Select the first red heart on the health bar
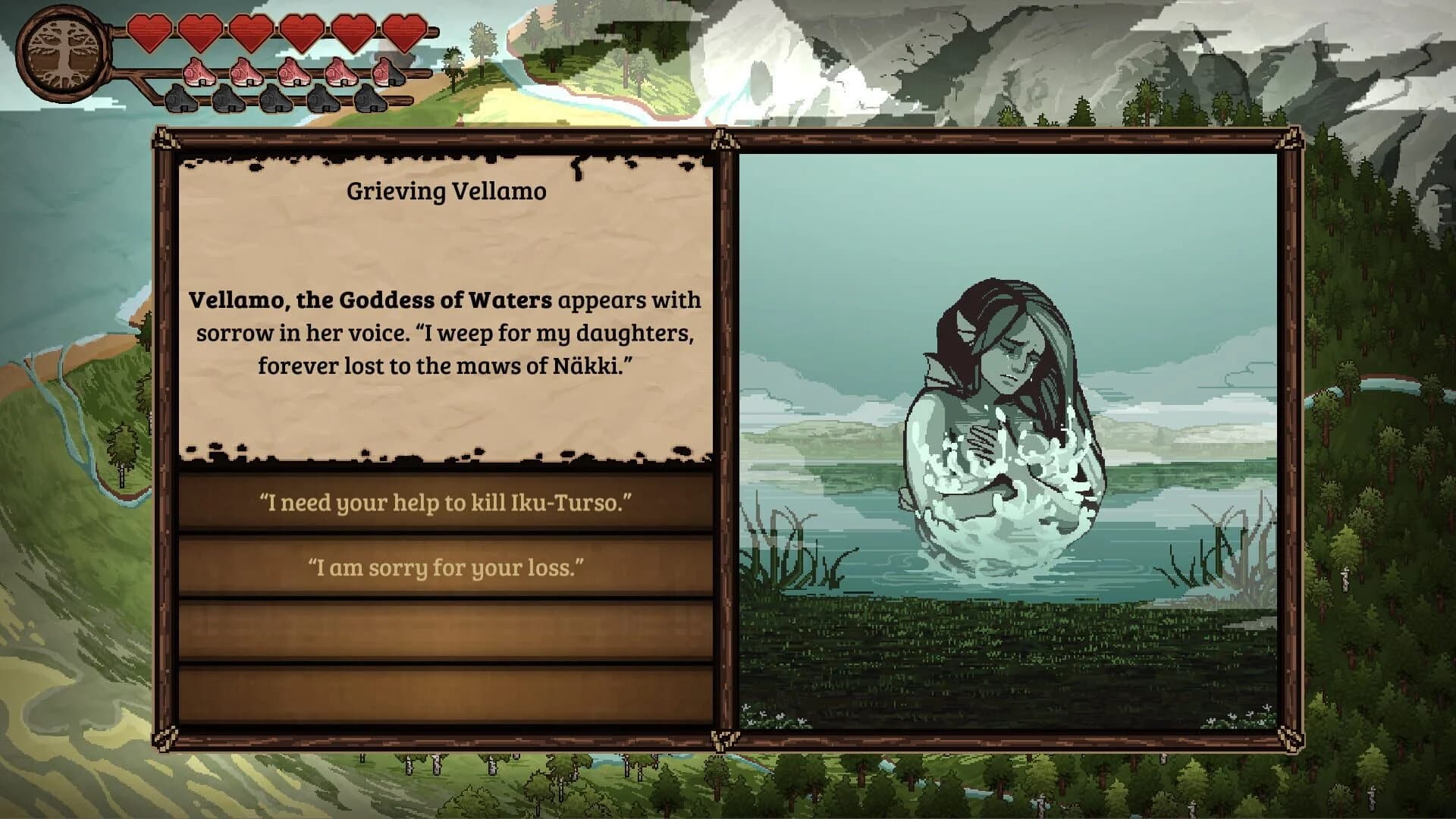1456x819 pixels. click(149, 34)
